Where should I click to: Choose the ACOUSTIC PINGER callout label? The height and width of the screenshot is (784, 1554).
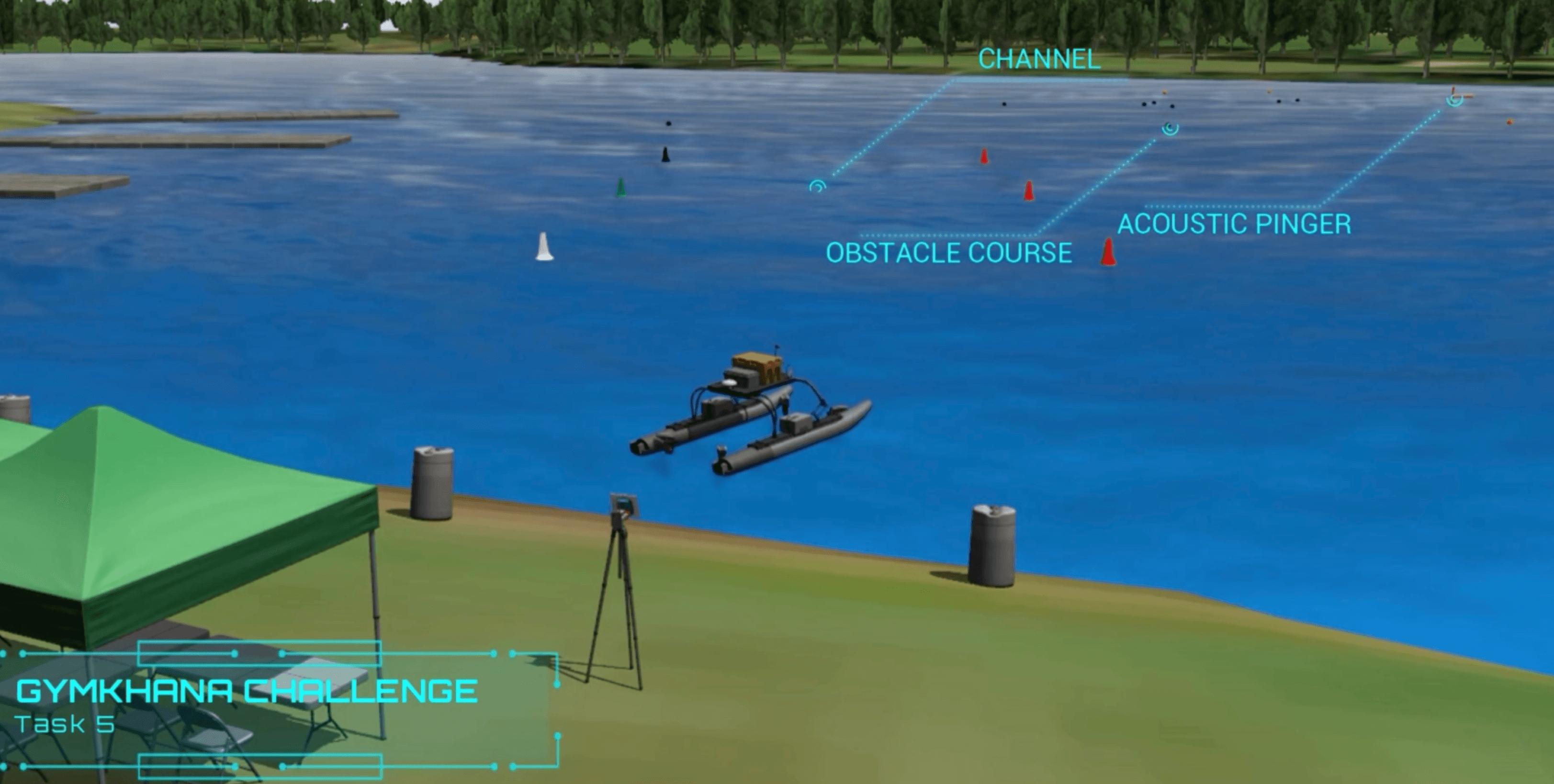[x=1234, y=224]
